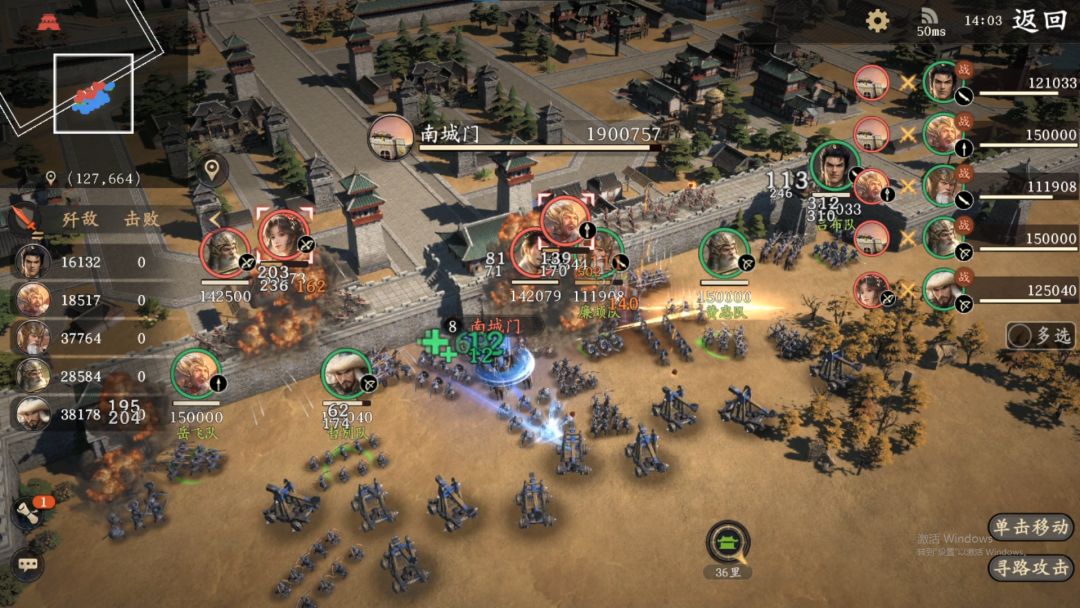Activate the 寻路攻击 pathfind attack button
Viewport: 1080px width, 608px height.
pos(1032,568)
